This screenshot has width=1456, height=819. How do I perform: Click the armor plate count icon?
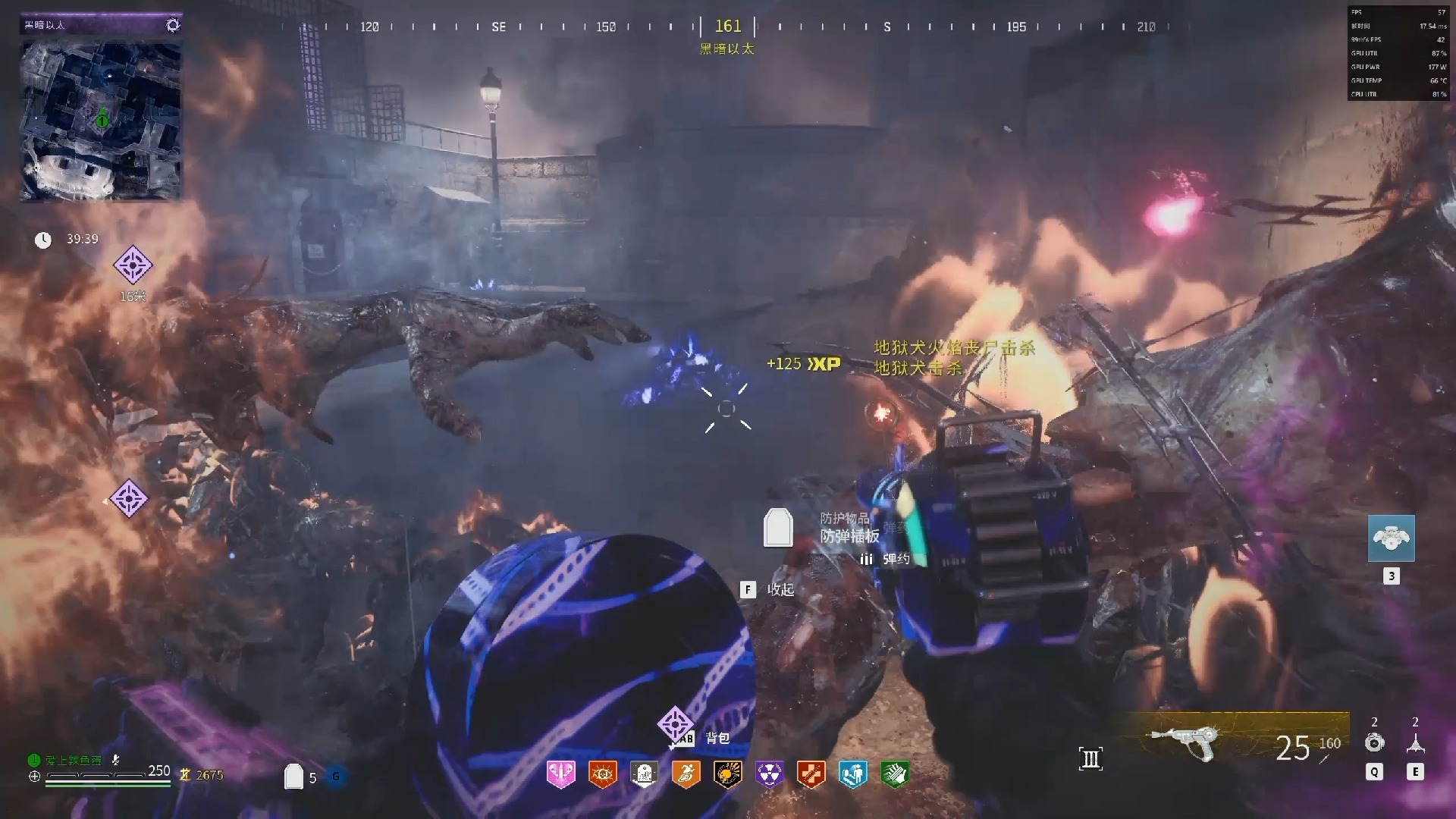(x=293, y=776)
